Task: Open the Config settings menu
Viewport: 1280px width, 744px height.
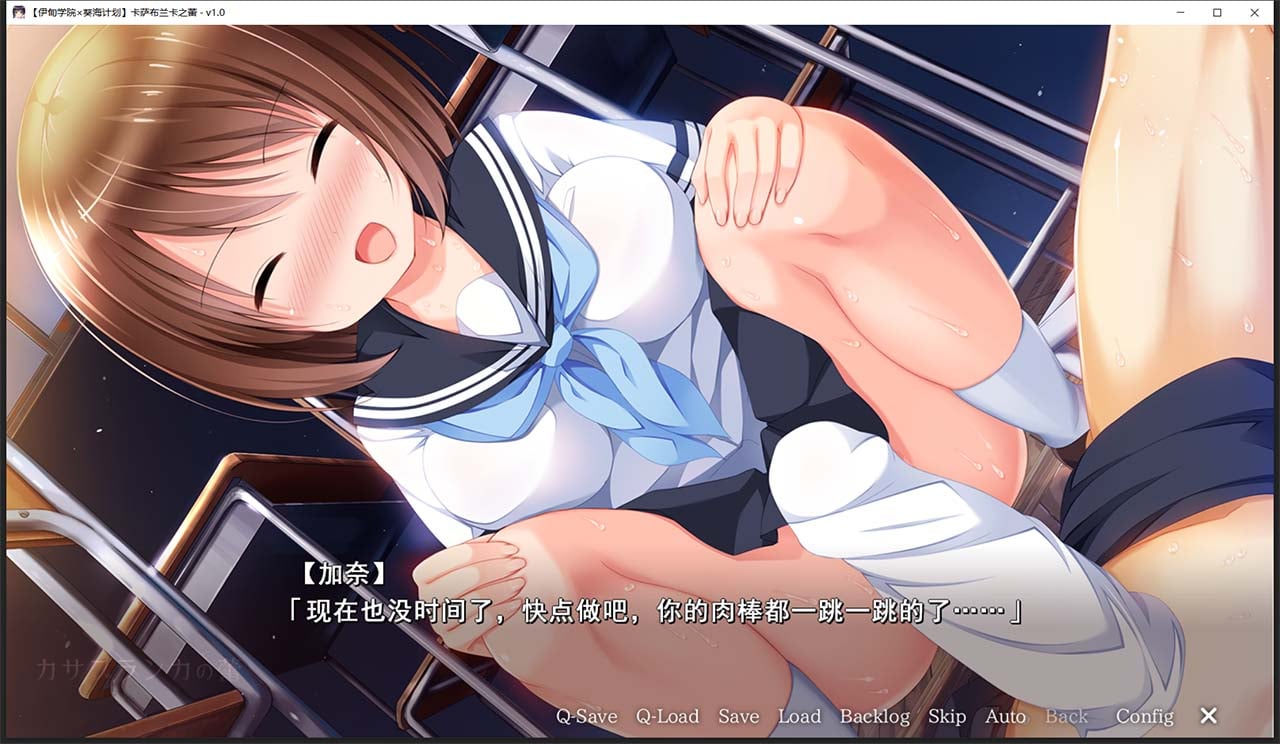Action: point(1144,717)
